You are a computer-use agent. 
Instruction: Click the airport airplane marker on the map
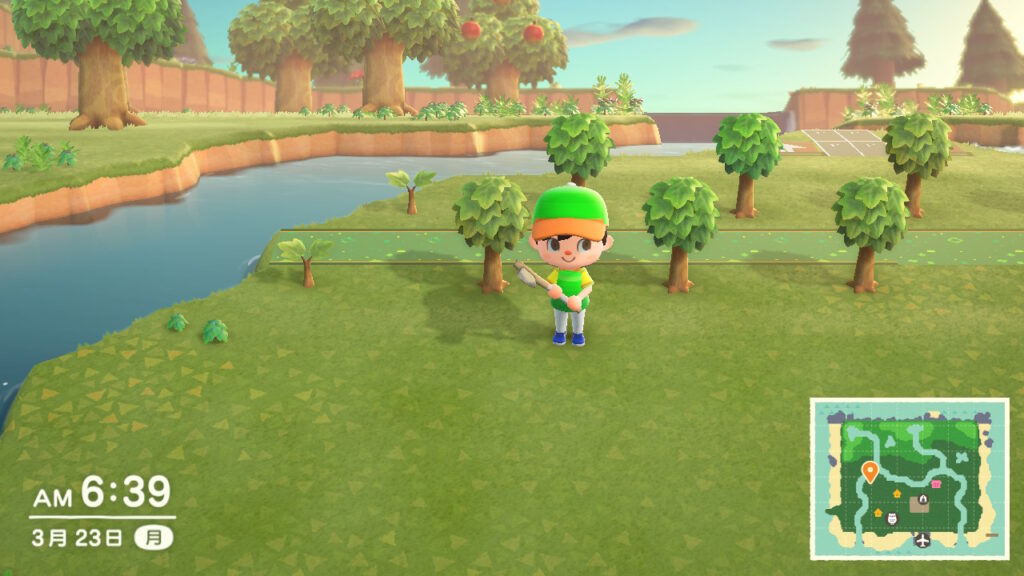click(x=921, y=540)
